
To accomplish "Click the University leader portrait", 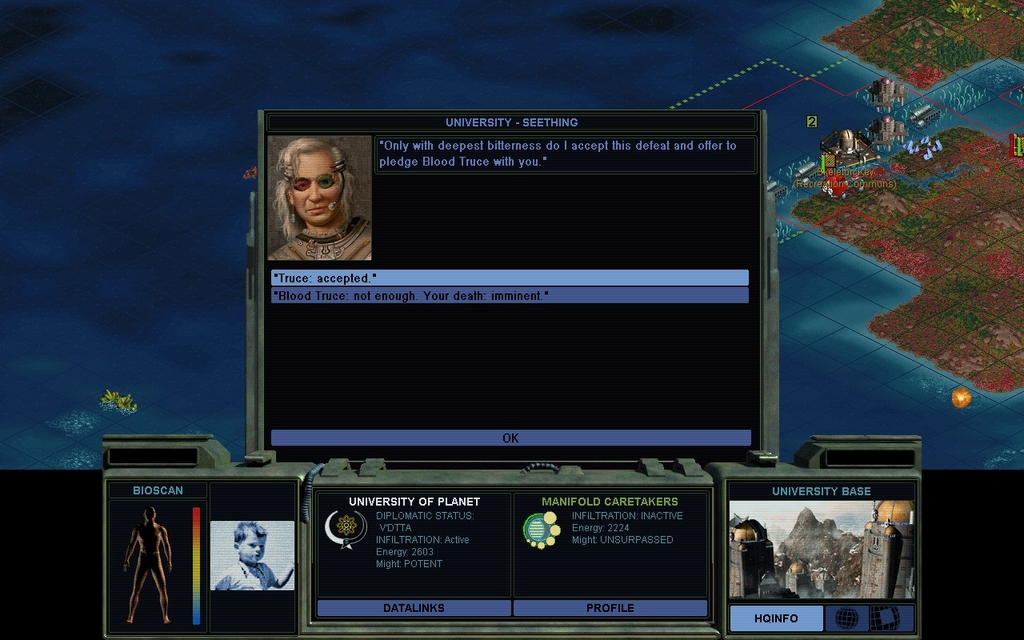I will [320, 198].
